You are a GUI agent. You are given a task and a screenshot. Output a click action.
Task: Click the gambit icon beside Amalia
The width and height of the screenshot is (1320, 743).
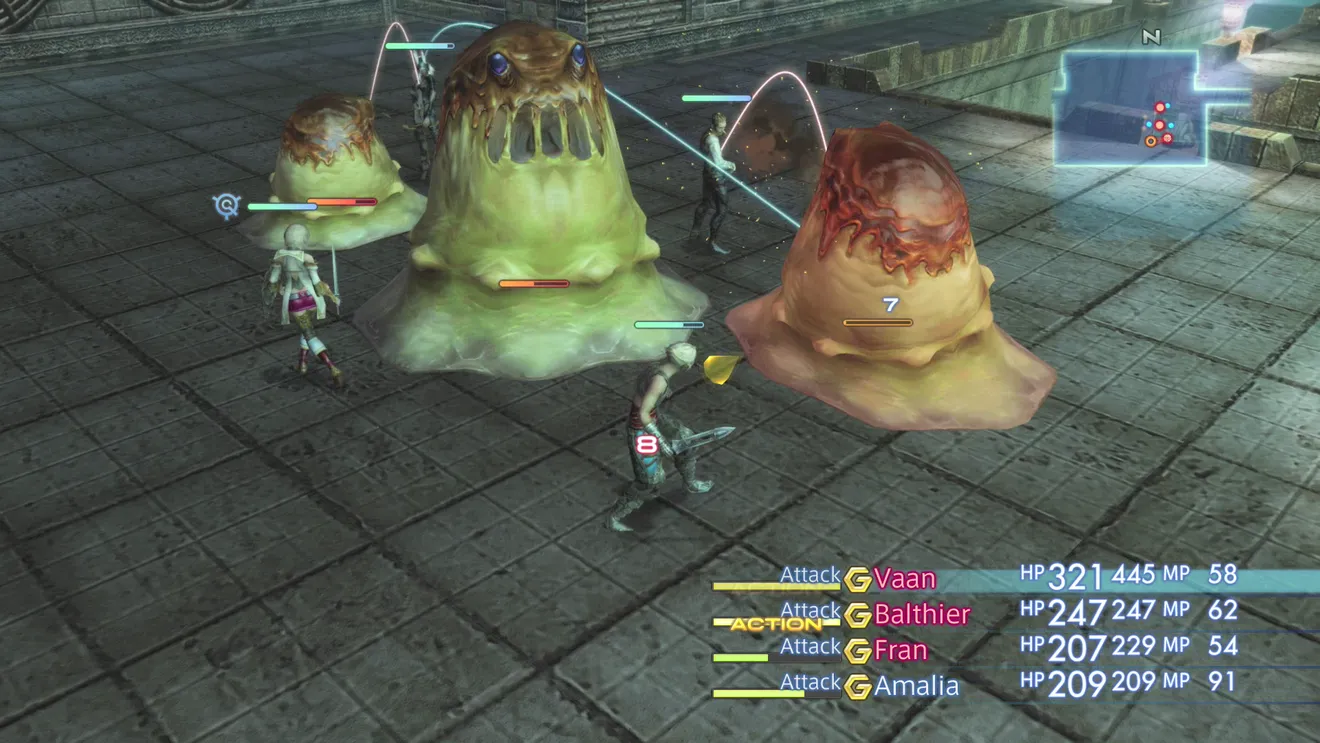857,687
